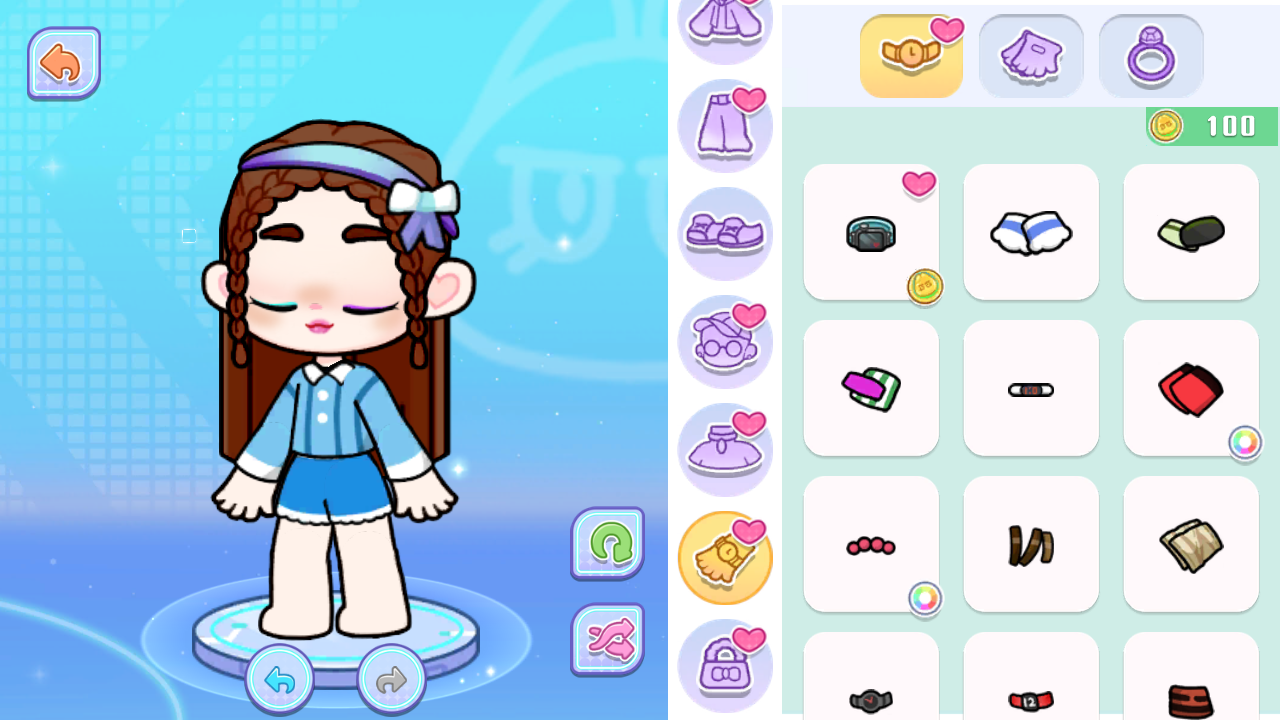Shuffle a random outfit
1280x720 pixels.
point(607,640)
